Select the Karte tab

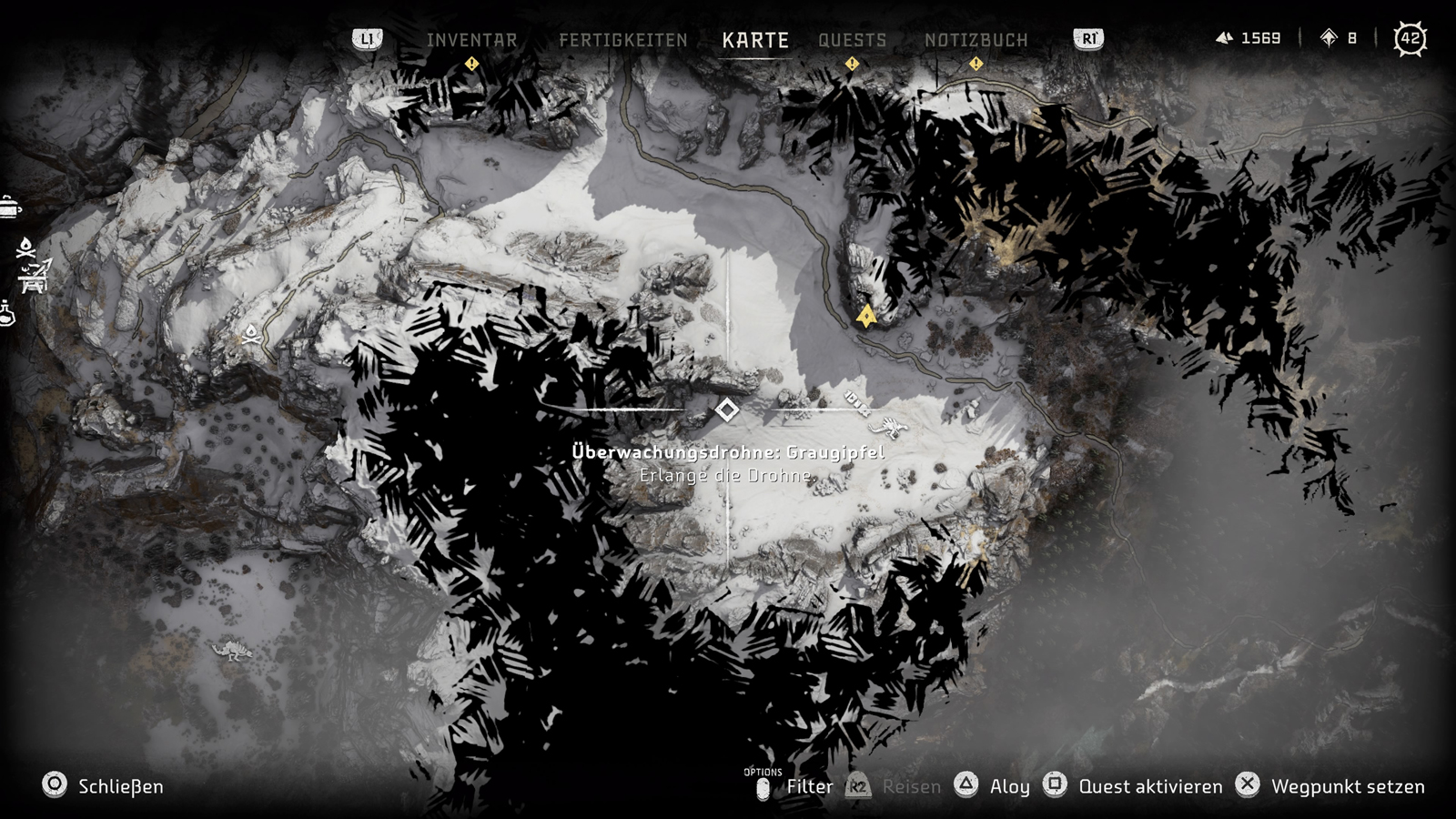click(755, 40)
